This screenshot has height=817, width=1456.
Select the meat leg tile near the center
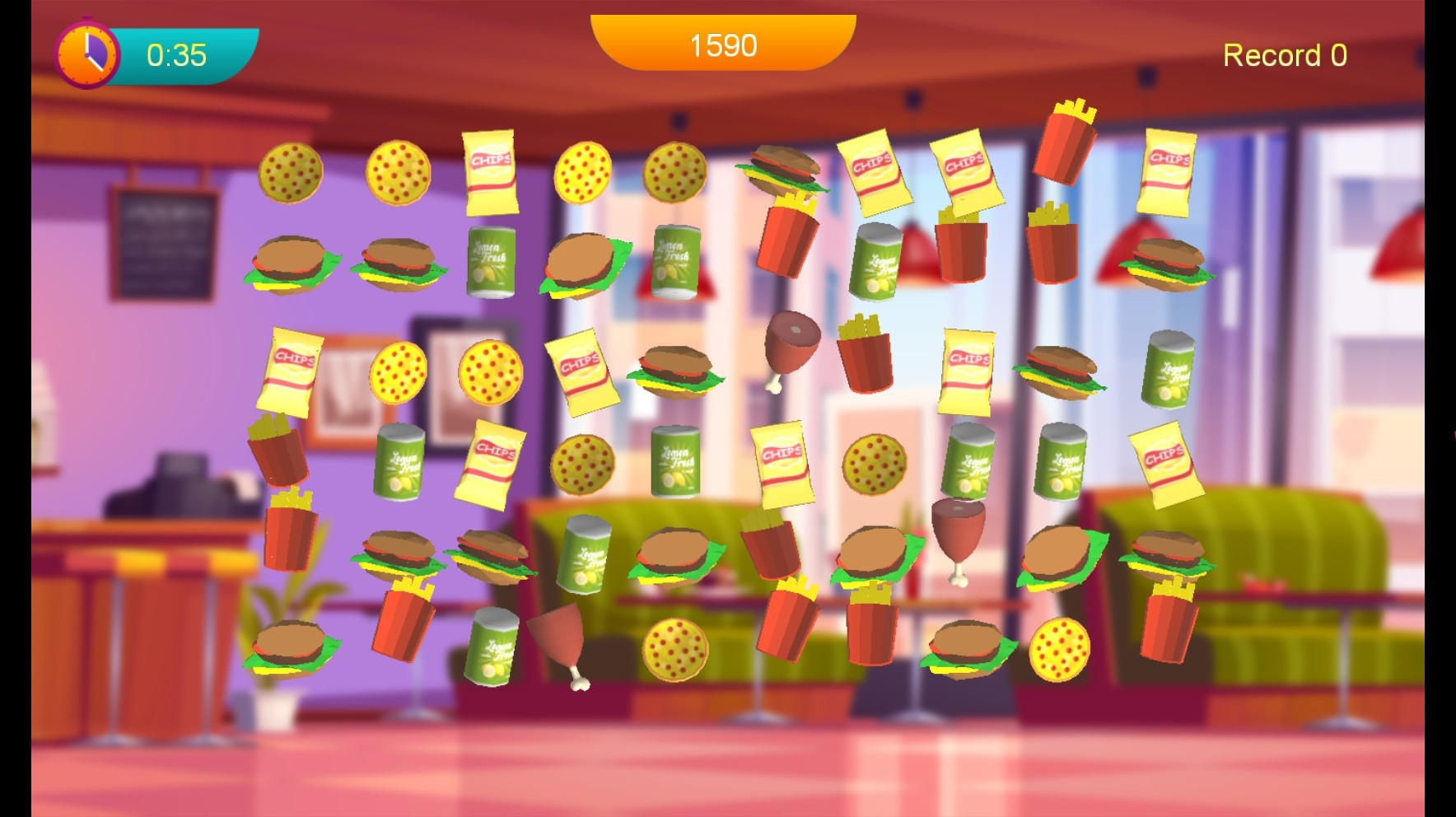[x=791, y=346]
